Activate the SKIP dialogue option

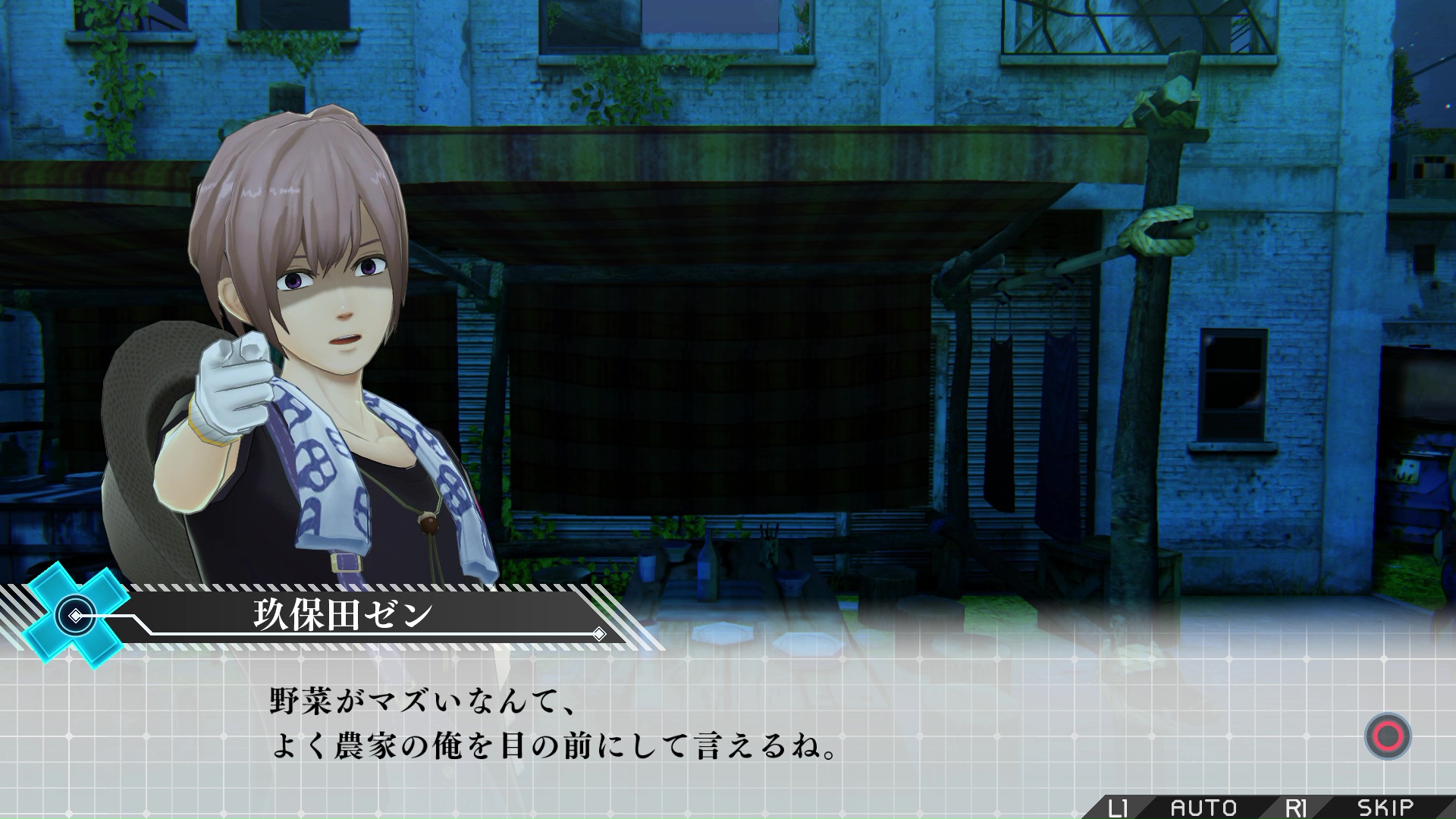1385,808
